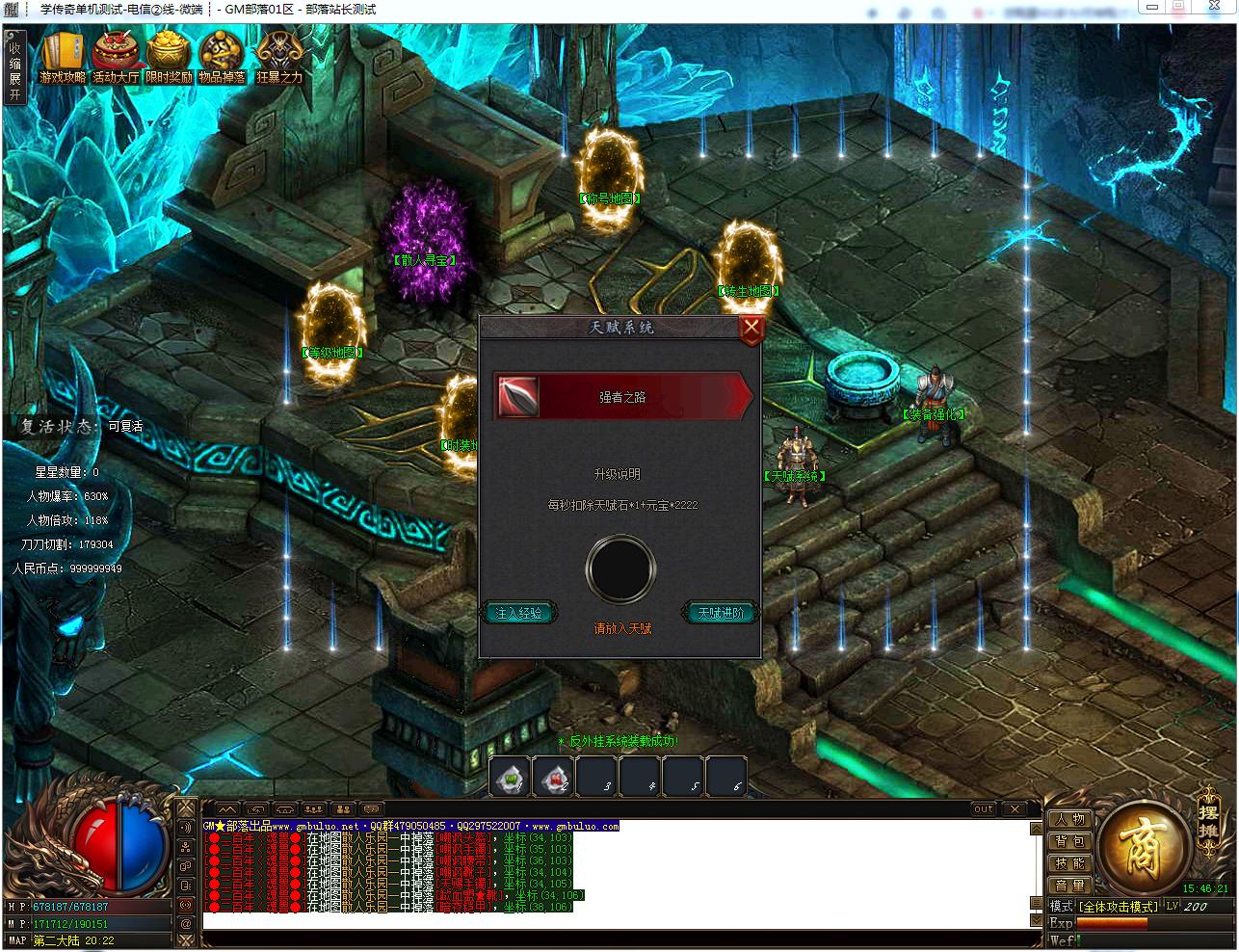This screenshot has width=1239, height=952.
Task: Click the empty circular talent slot
Action: coord(621,569)
